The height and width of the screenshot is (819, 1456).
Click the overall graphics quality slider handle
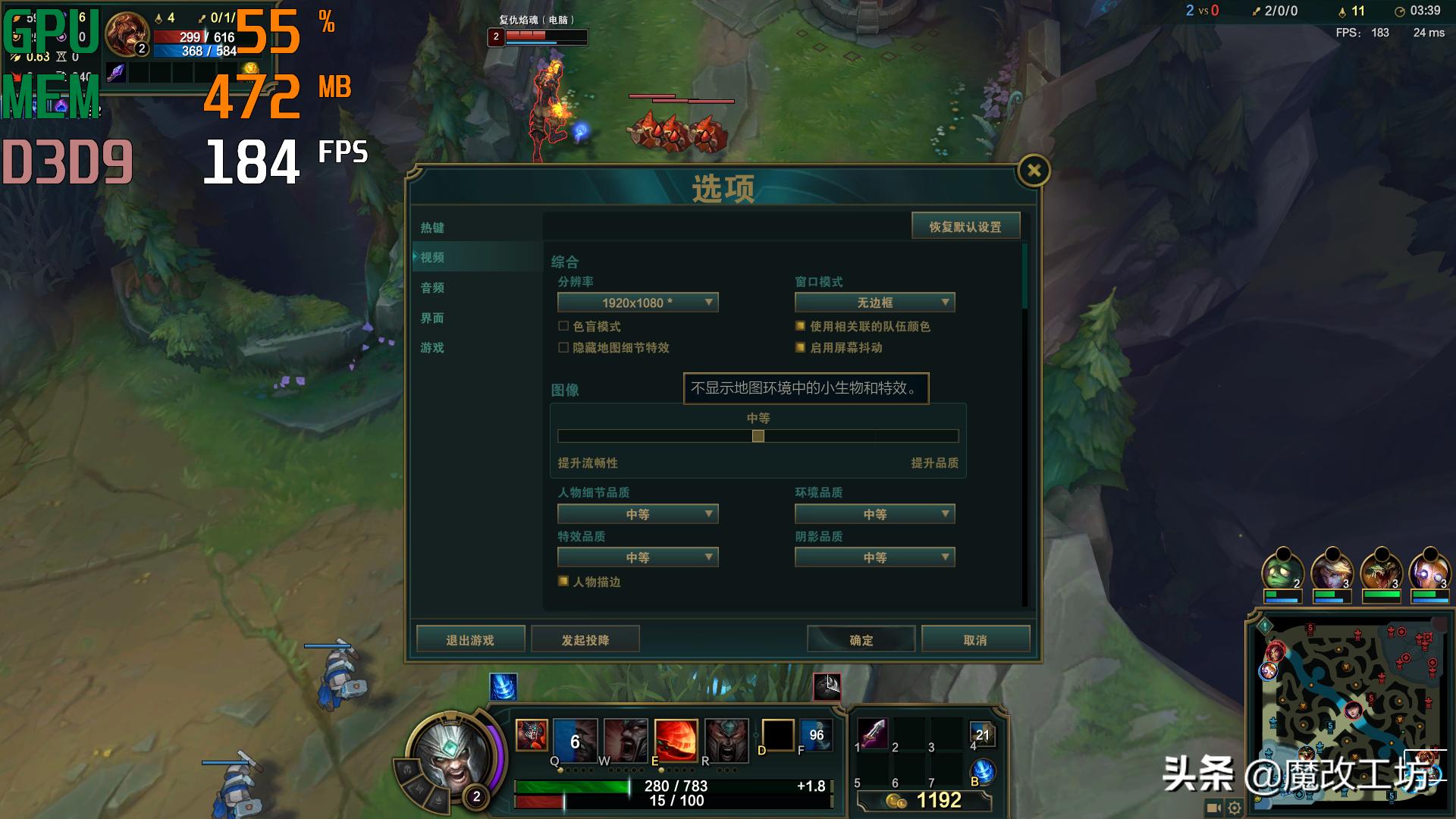pos(758,436)
